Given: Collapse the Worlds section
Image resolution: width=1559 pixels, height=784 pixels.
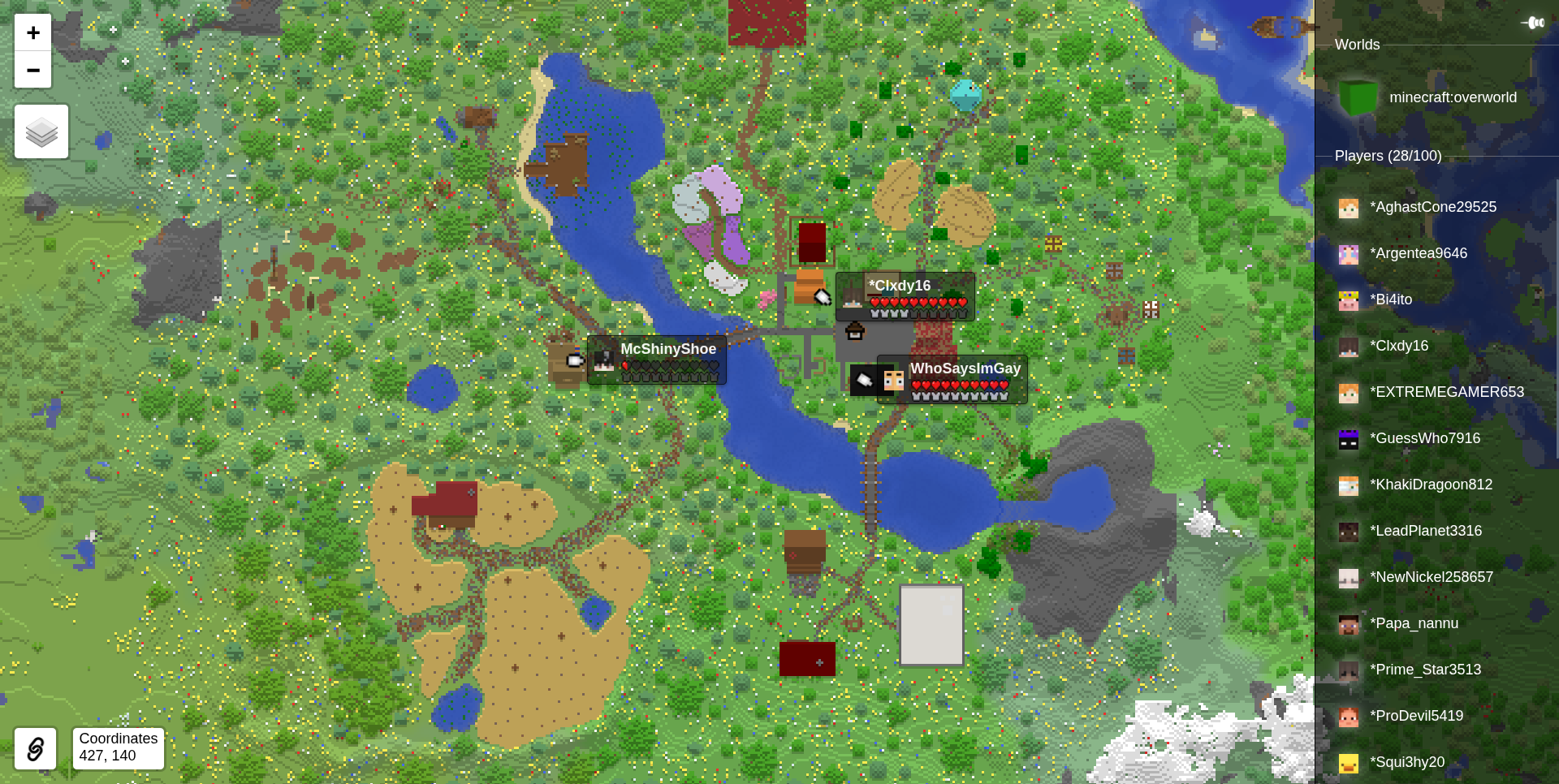Looking at the screenshot, I should [x=1357, y=45].
